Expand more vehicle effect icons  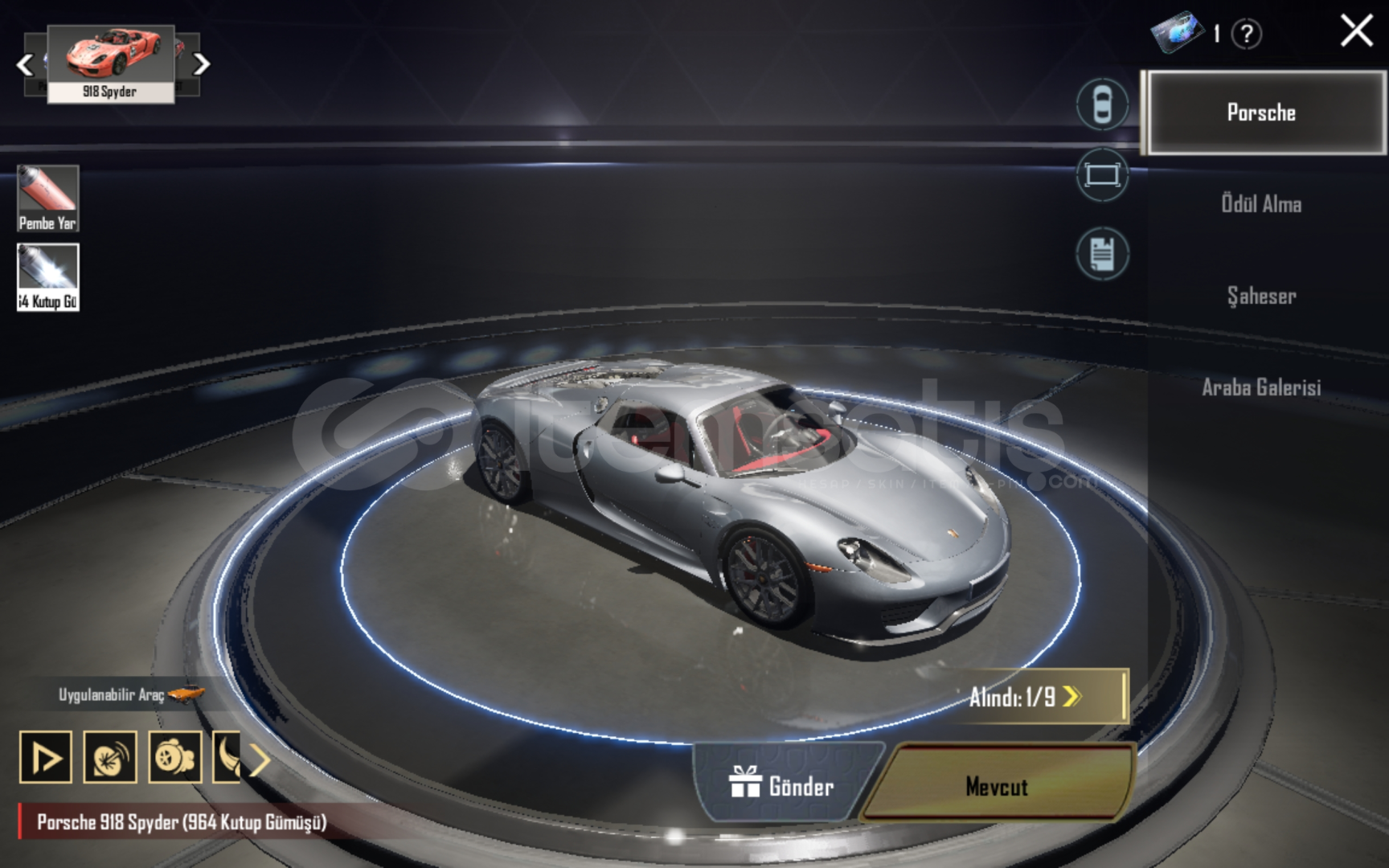pos(259,759)
